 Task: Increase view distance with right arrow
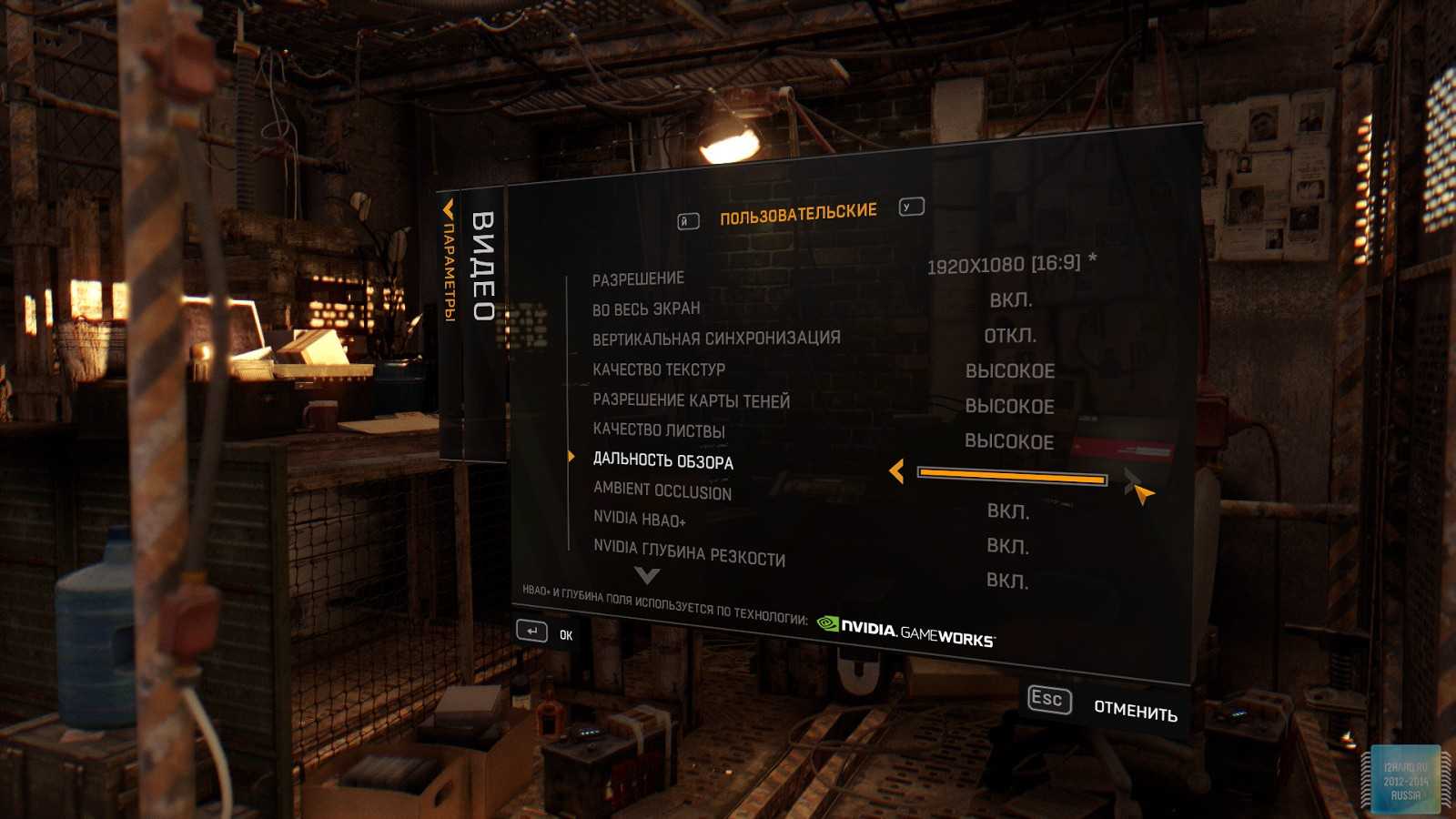pos(1132,480)
